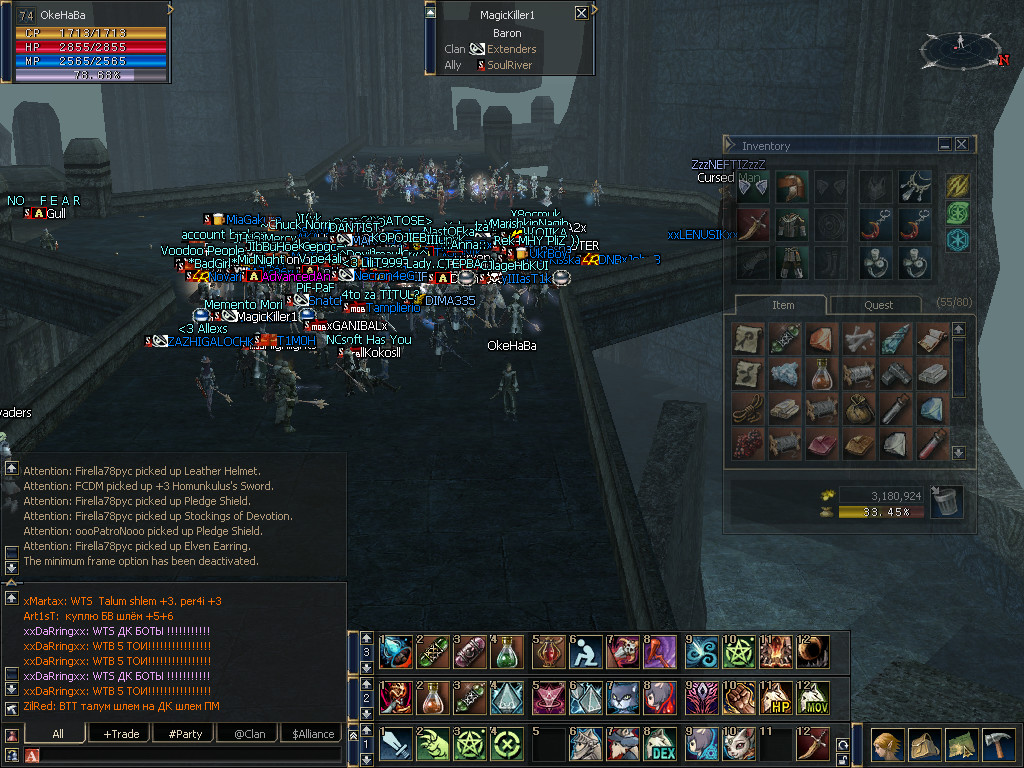Select the equipped necklace slot
Screen dimensions: 1024x768
[x=914, y=187]
